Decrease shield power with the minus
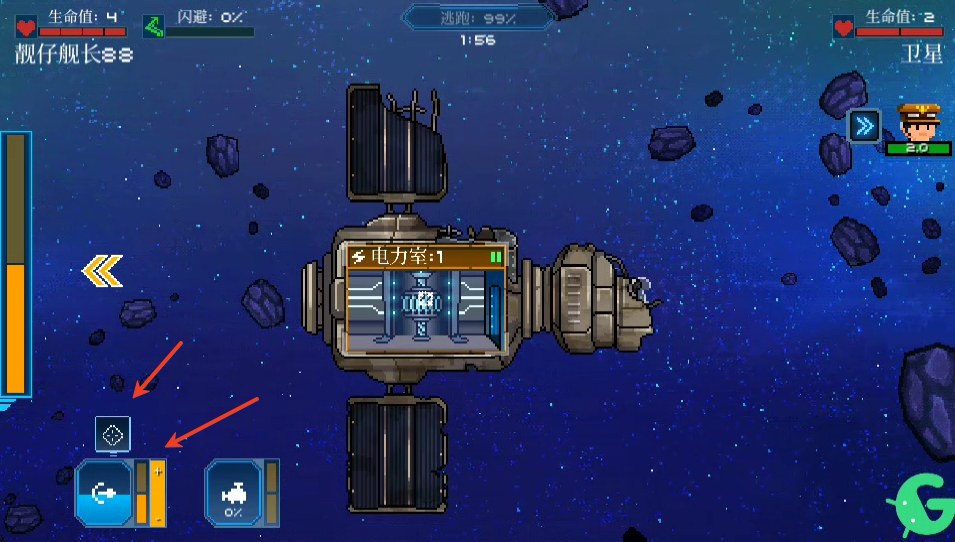The image size is (955, 542). pos(158,518)
